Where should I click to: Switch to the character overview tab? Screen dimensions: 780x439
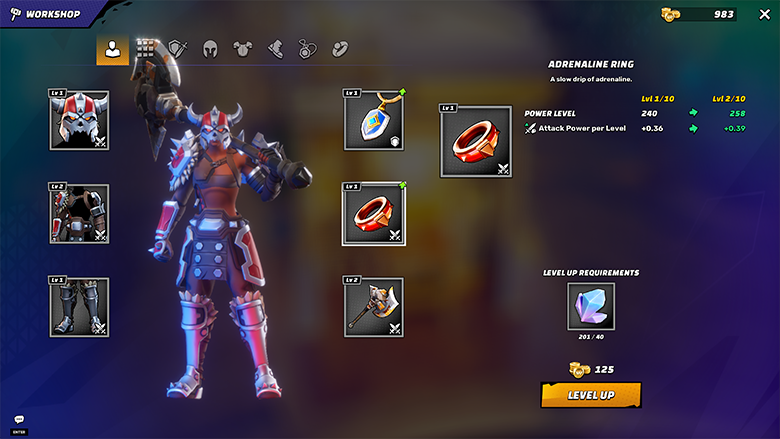[112, 49]
